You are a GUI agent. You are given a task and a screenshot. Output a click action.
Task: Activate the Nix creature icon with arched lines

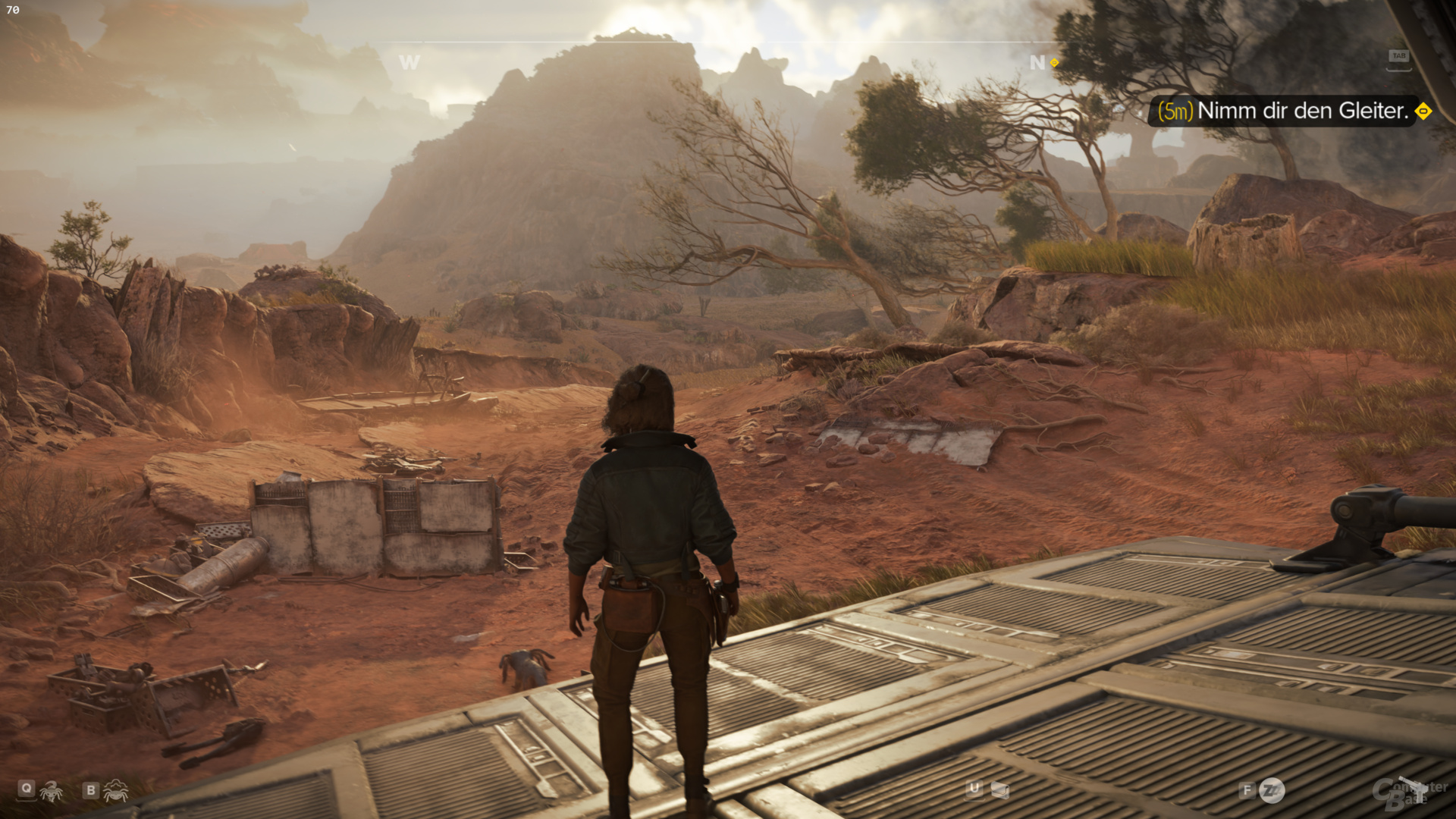point(115,791)
